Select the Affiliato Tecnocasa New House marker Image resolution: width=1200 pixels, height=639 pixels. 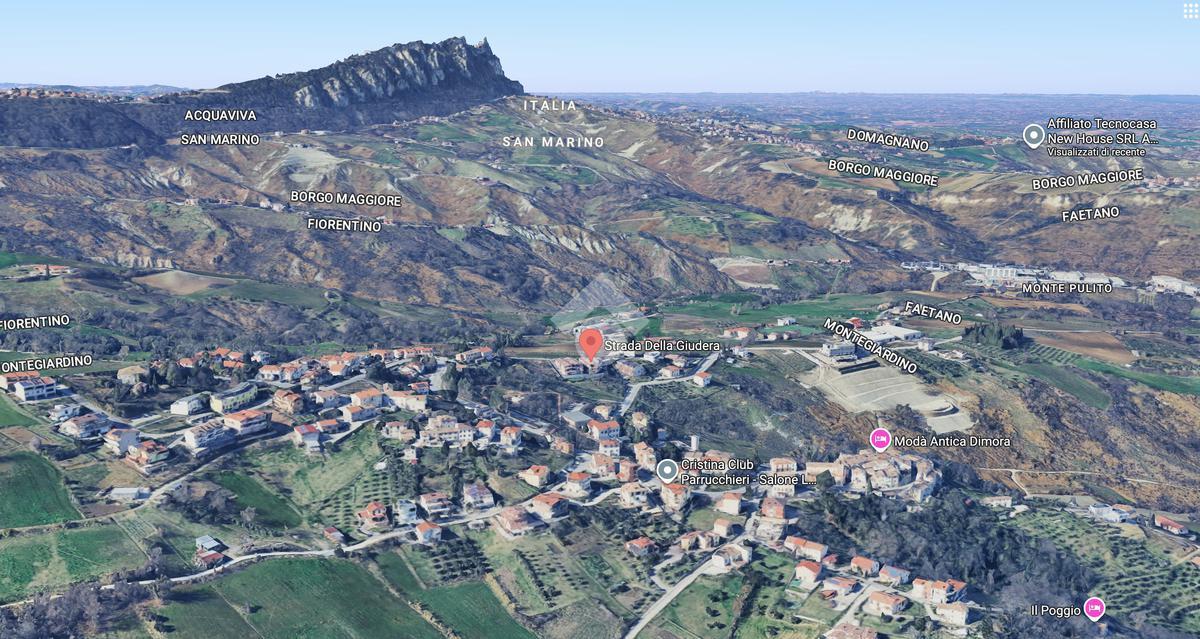coord(1034,135)
